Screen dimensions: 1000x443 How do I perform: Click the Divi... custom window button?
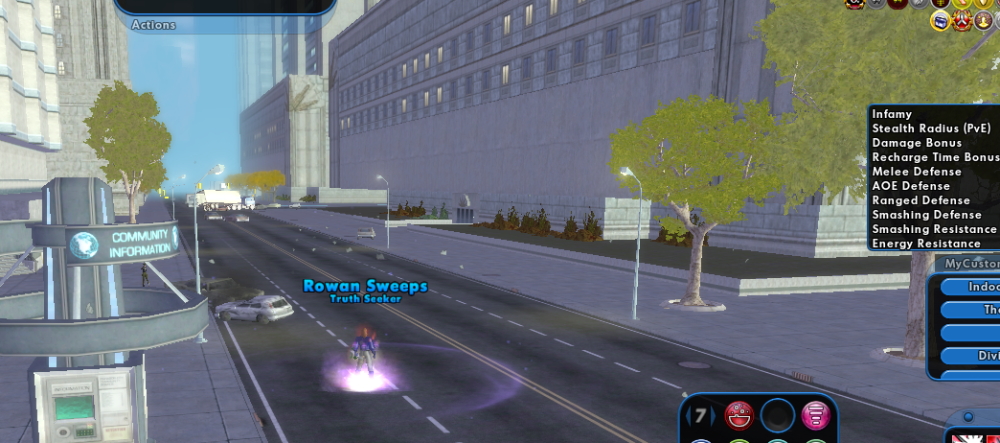[975, 356]
